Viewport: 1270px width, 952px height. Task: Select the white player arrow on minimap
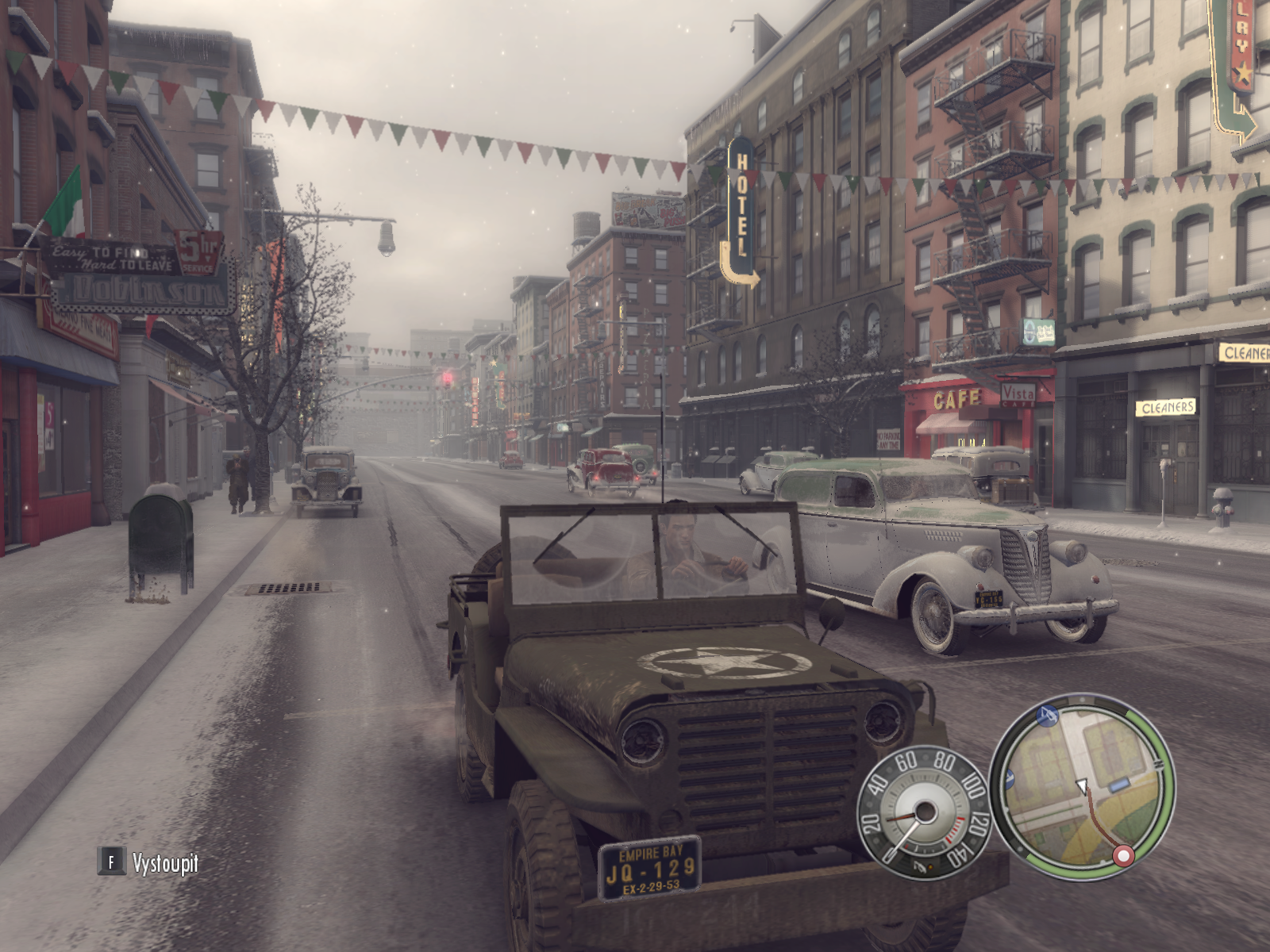[x=1081, y=786]
